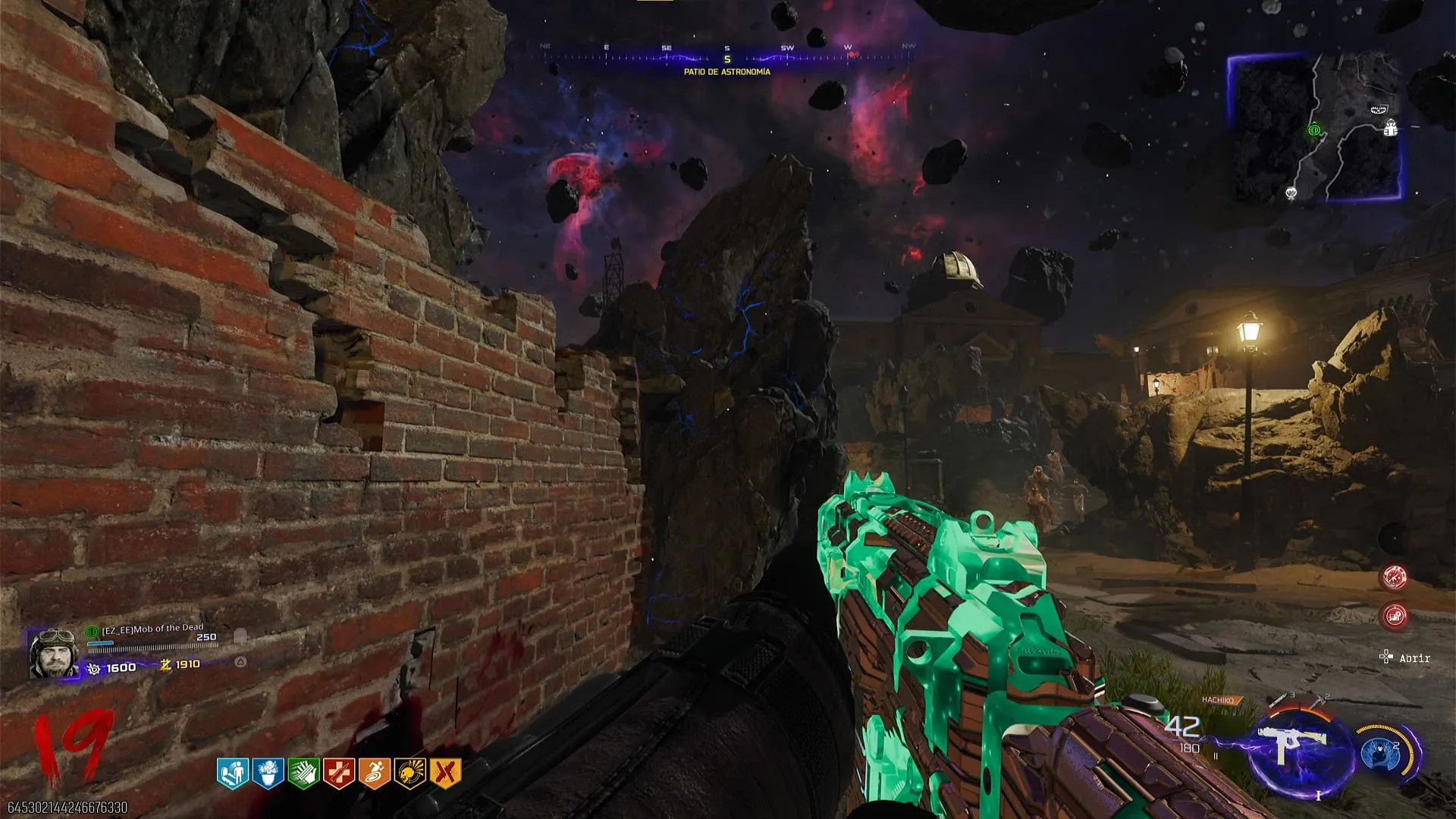This screenshot has width=1456, height=819.
Task: Choose the red medical cross perk icon
Action: coord(339,773)
